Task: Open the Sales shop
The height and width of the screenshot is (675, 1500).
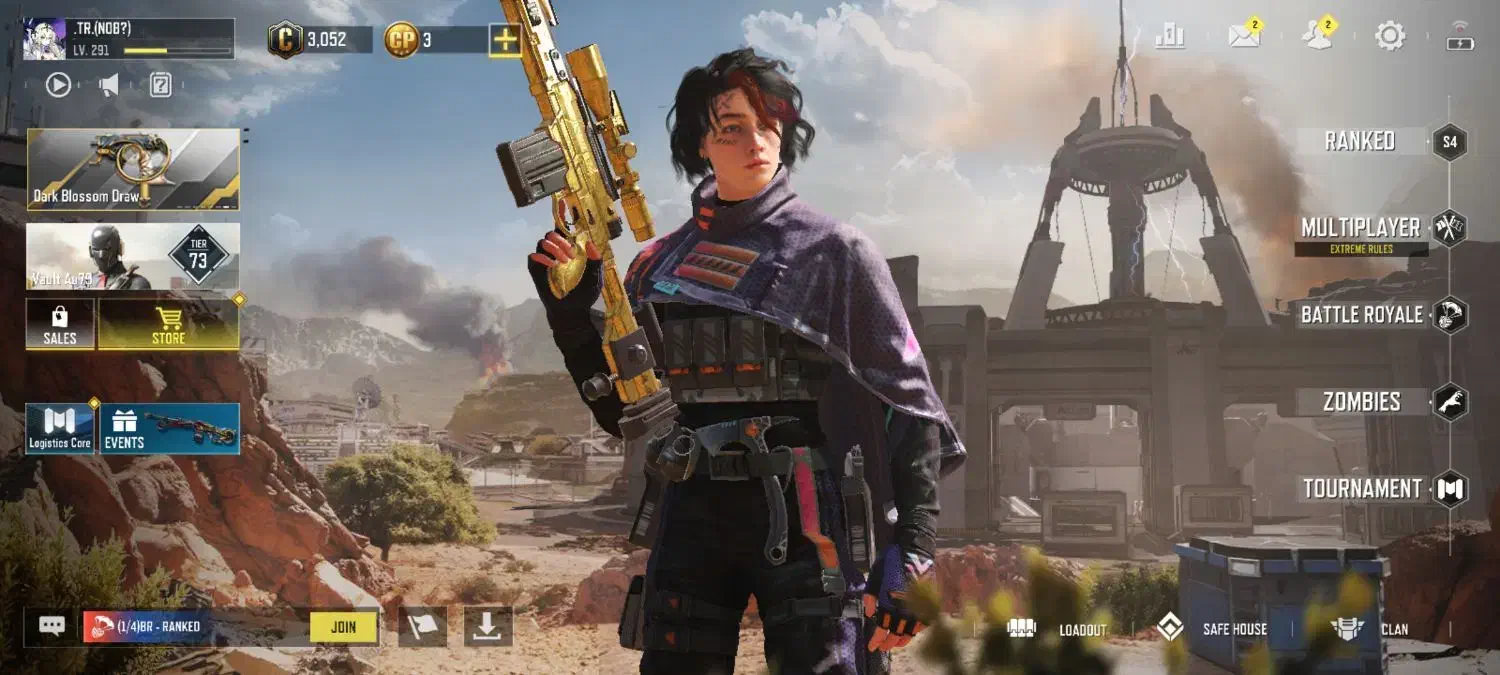Action: pyautogui.click(x=60, y=324)
